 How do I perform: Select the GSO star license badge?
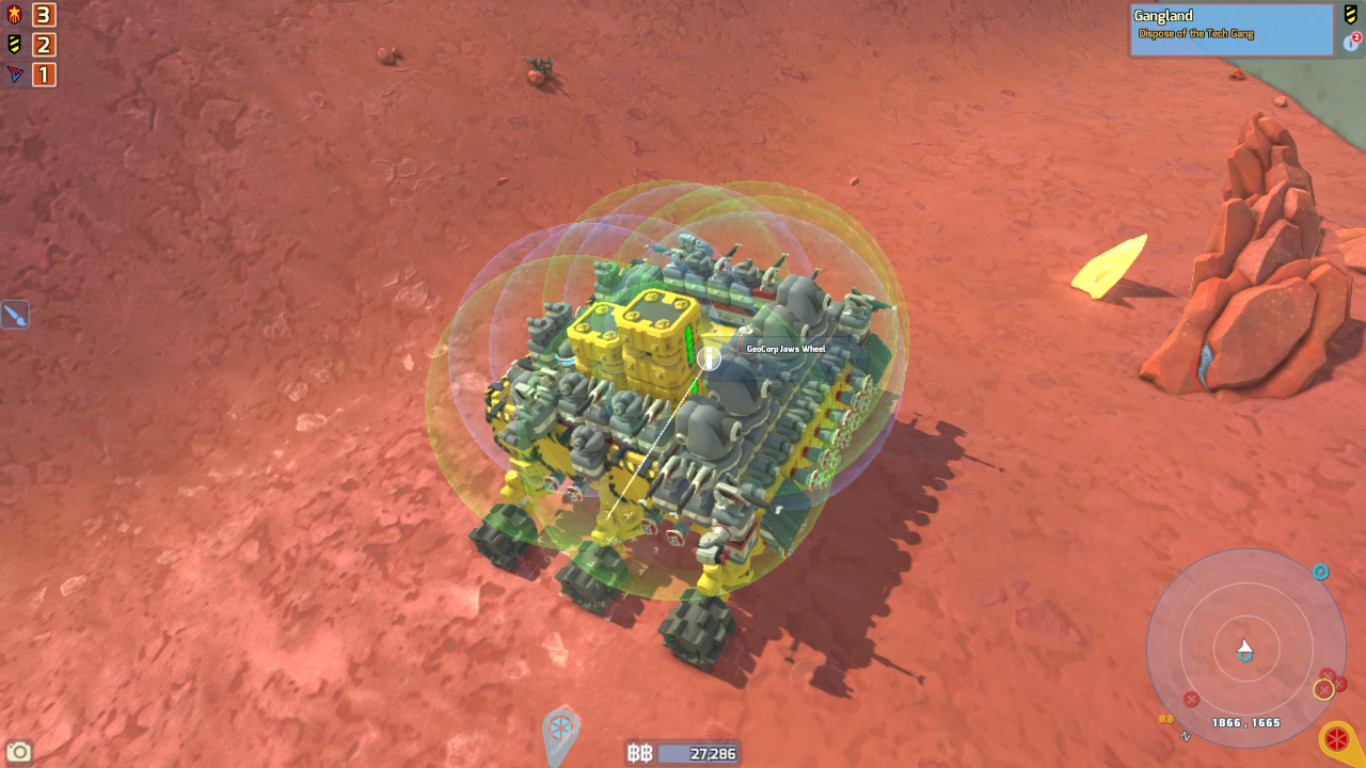pos(14,16)
